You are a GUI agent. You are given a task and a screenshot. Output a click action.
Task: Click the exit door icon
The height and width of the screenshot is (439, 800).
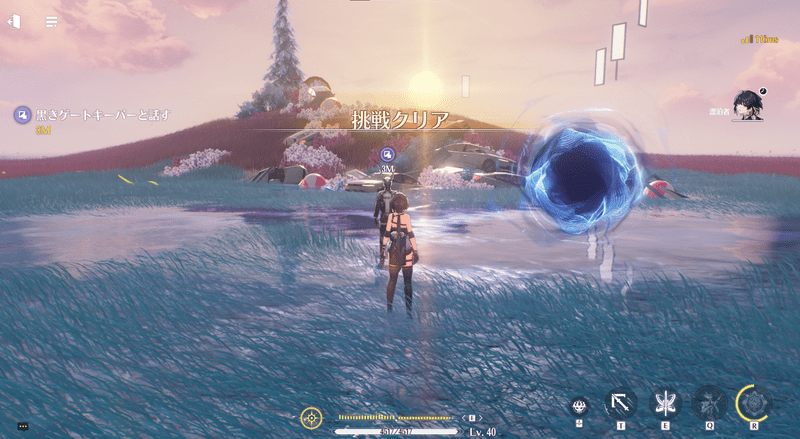tap(15, 21)
